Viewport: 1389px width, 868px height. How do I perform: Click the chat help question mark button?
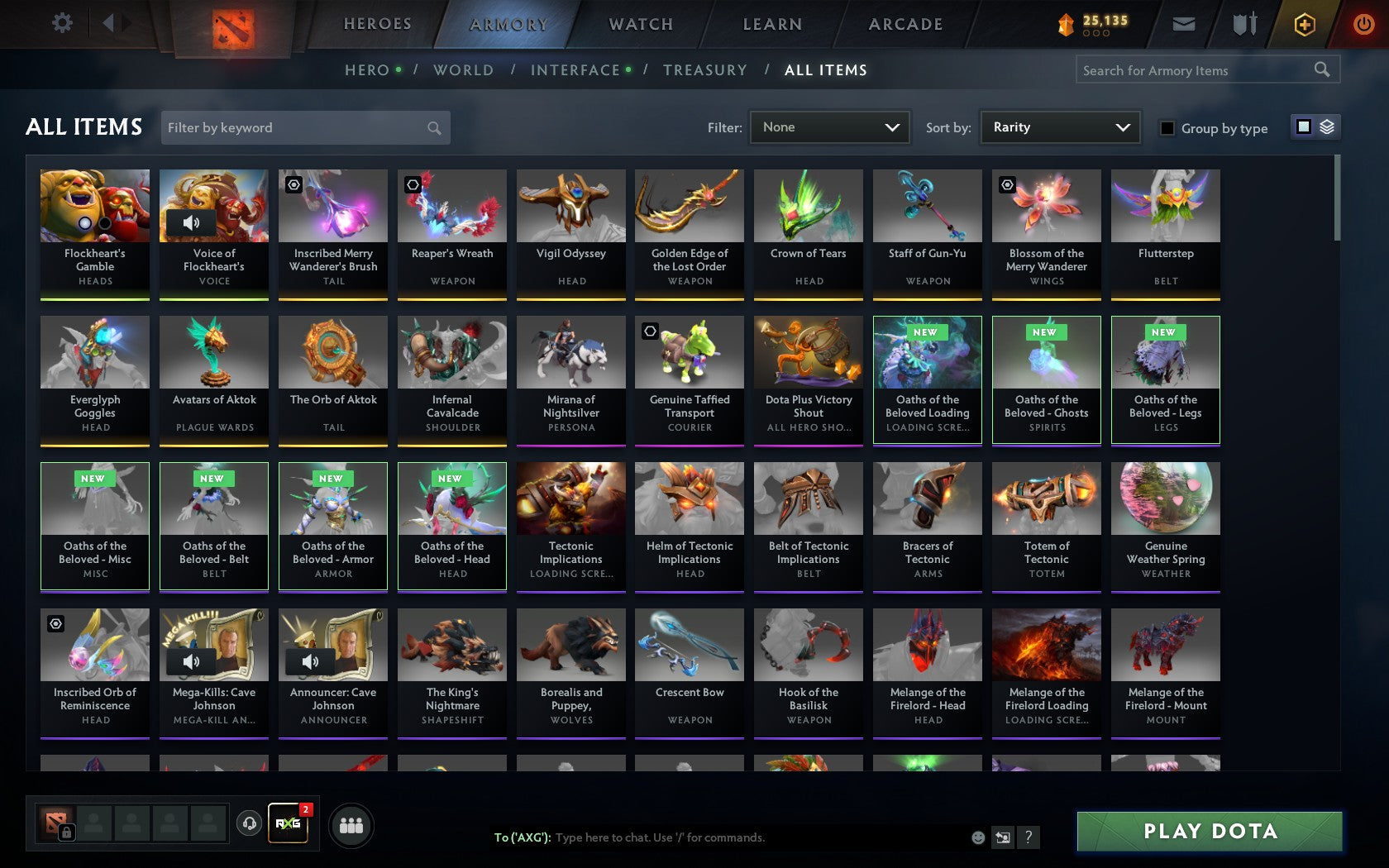point(1028,837)
